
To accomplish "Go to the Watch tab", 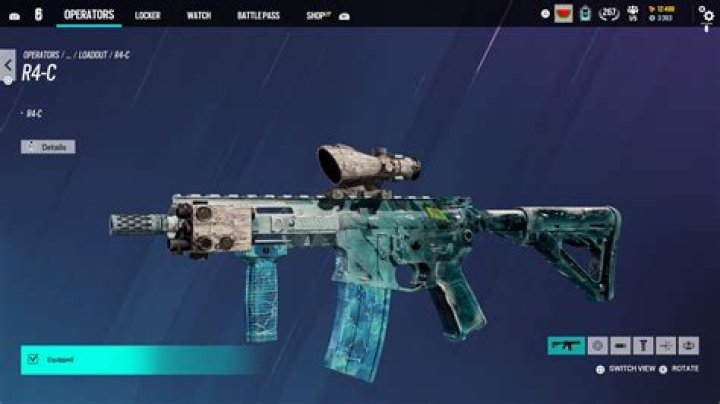I will [x=198, y=15].
